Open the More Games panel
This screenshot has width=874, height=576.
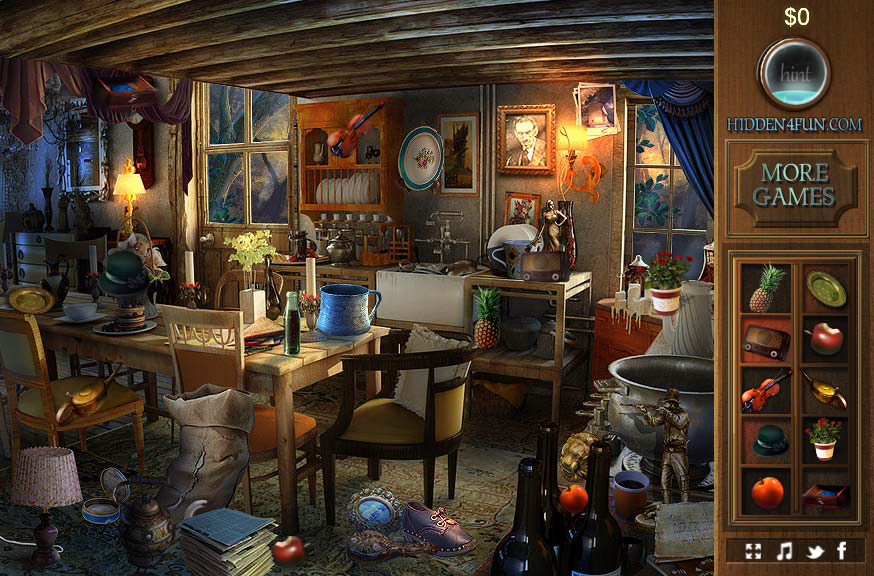pos(795,184)
